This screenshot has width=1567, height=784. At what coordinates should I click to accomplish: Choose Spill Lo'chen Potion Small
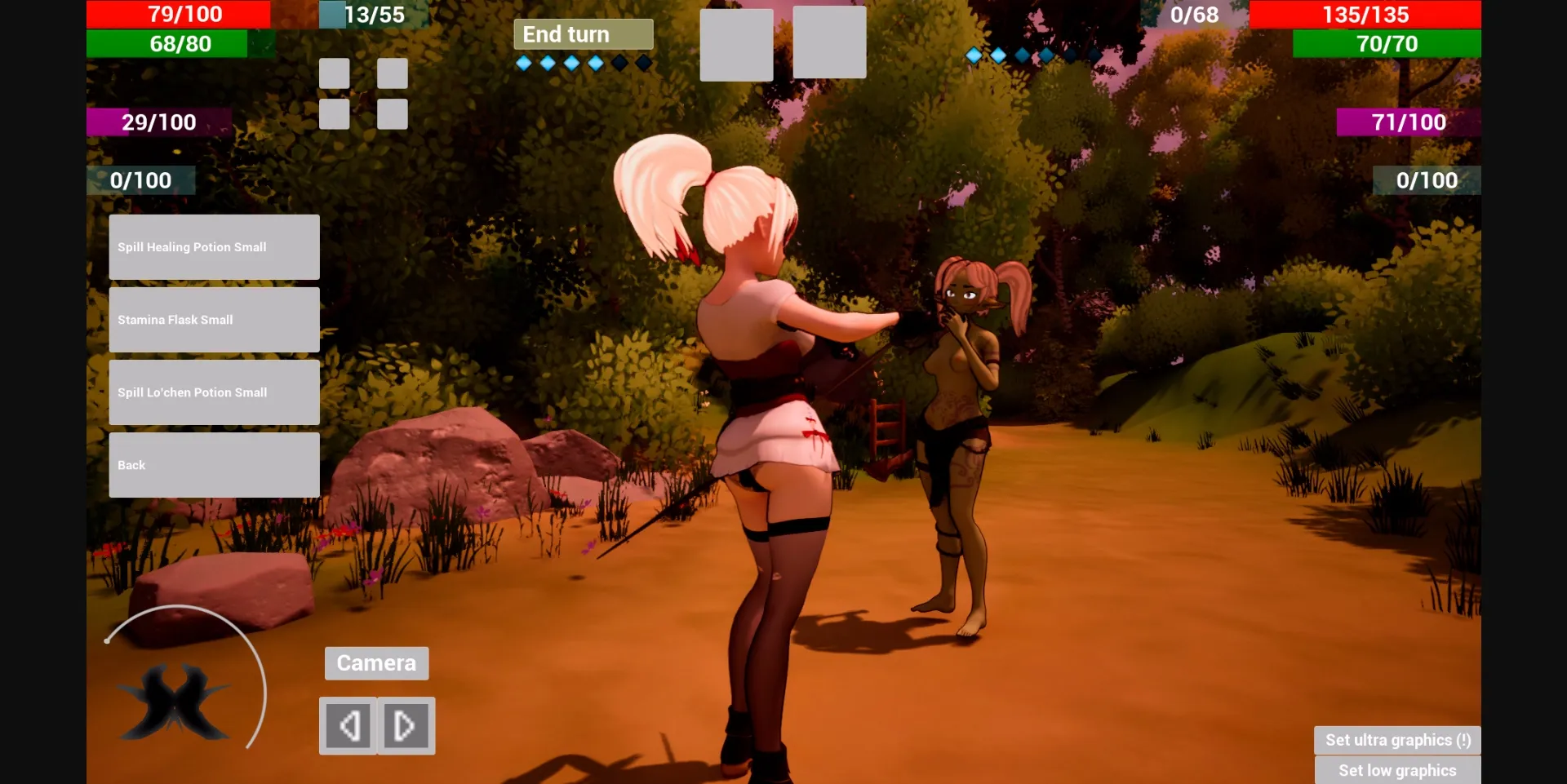coord(214,392)
